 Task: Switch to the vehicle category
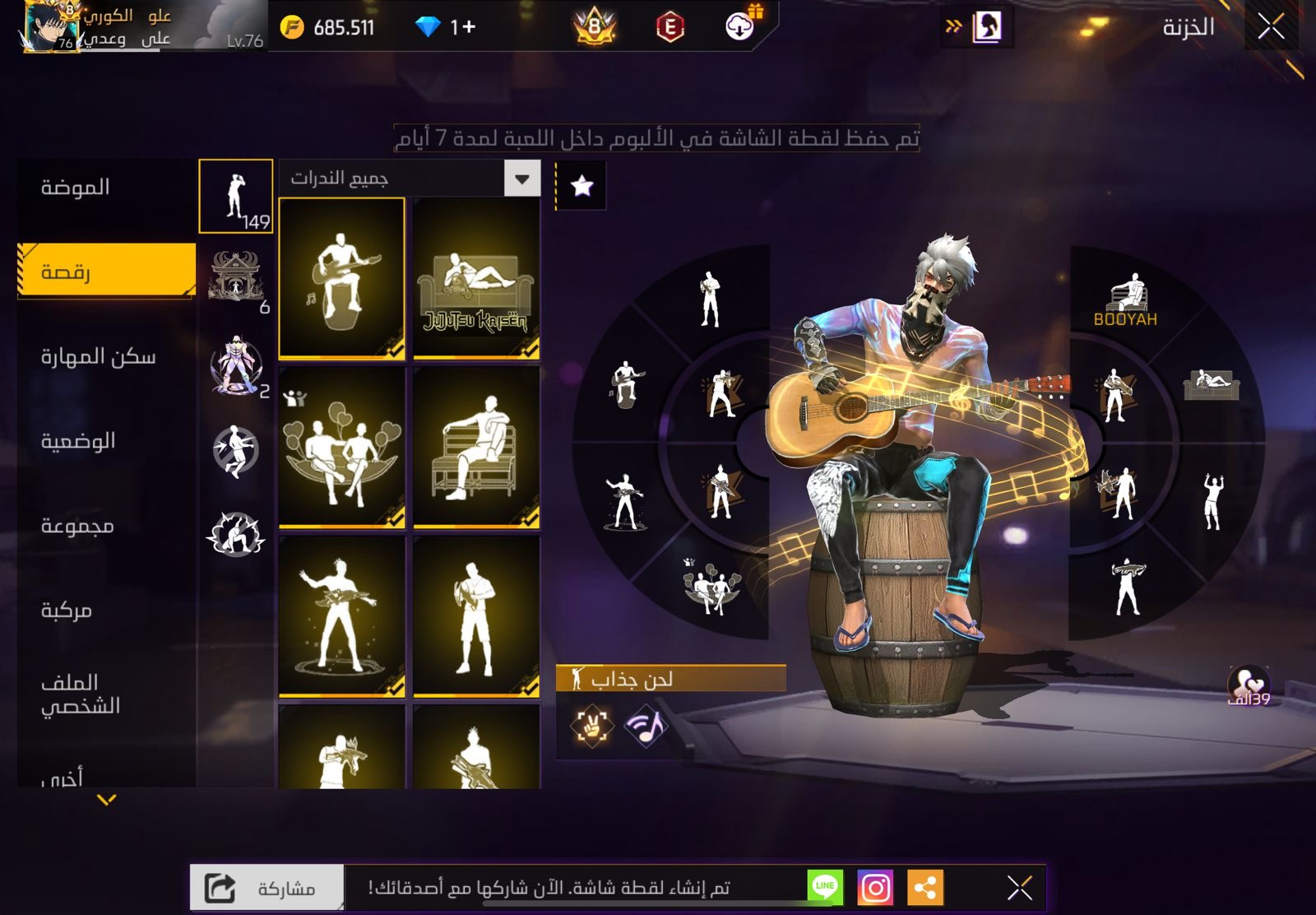[x=67, y=610]
